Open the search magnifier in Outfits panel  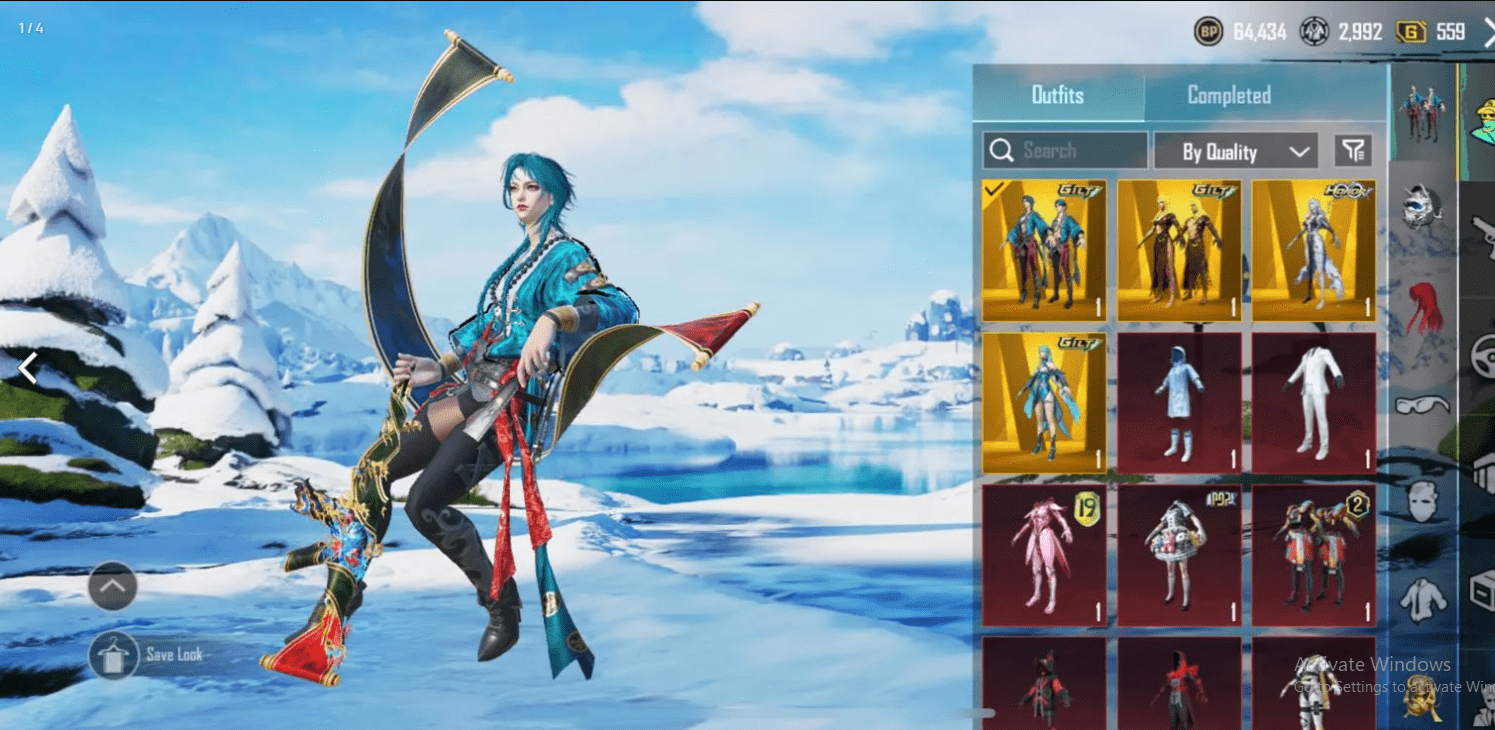pos(1002,150)
